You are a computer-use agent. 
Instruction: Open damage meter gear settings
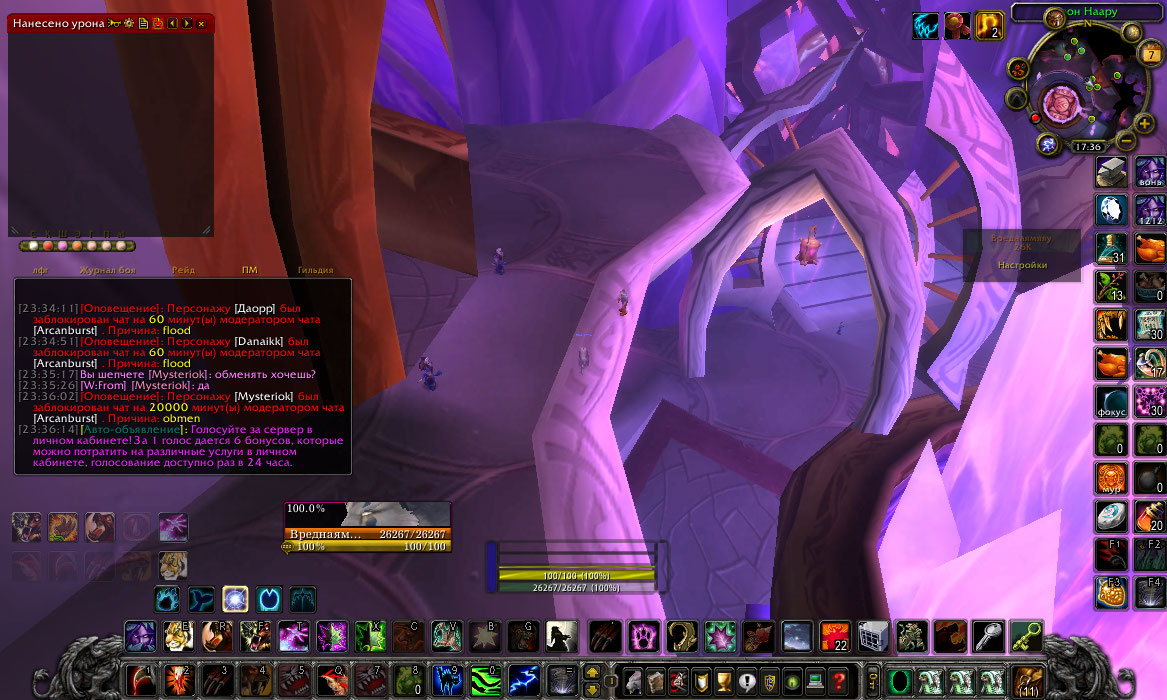129,23
